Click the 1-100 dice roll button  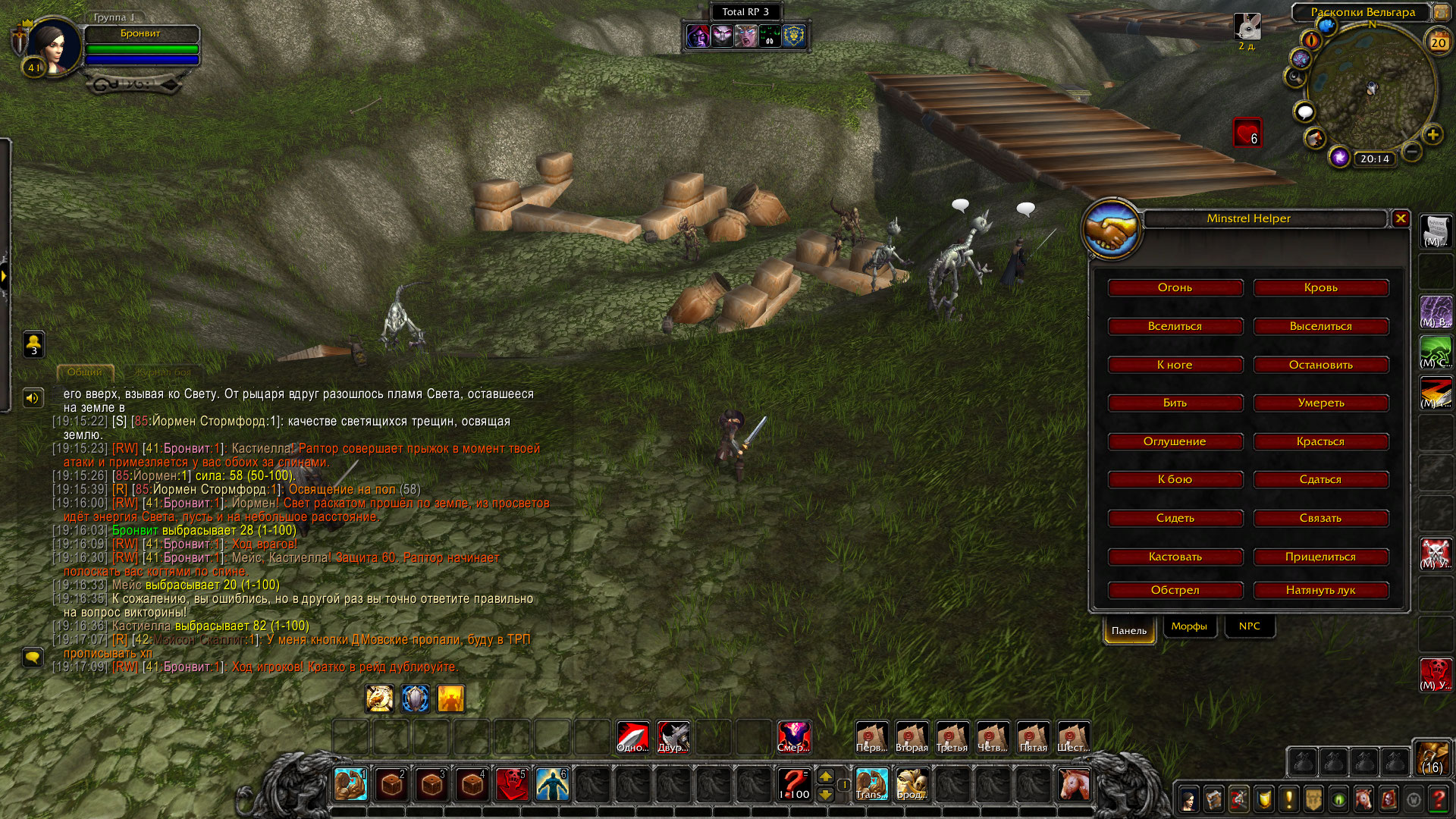794,784
